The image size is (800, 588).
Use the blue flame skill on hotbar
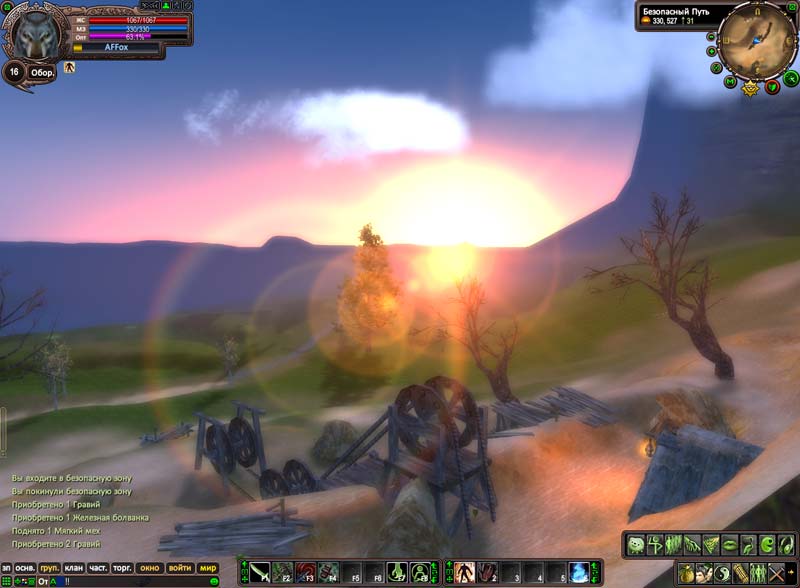tap(579, 573)
